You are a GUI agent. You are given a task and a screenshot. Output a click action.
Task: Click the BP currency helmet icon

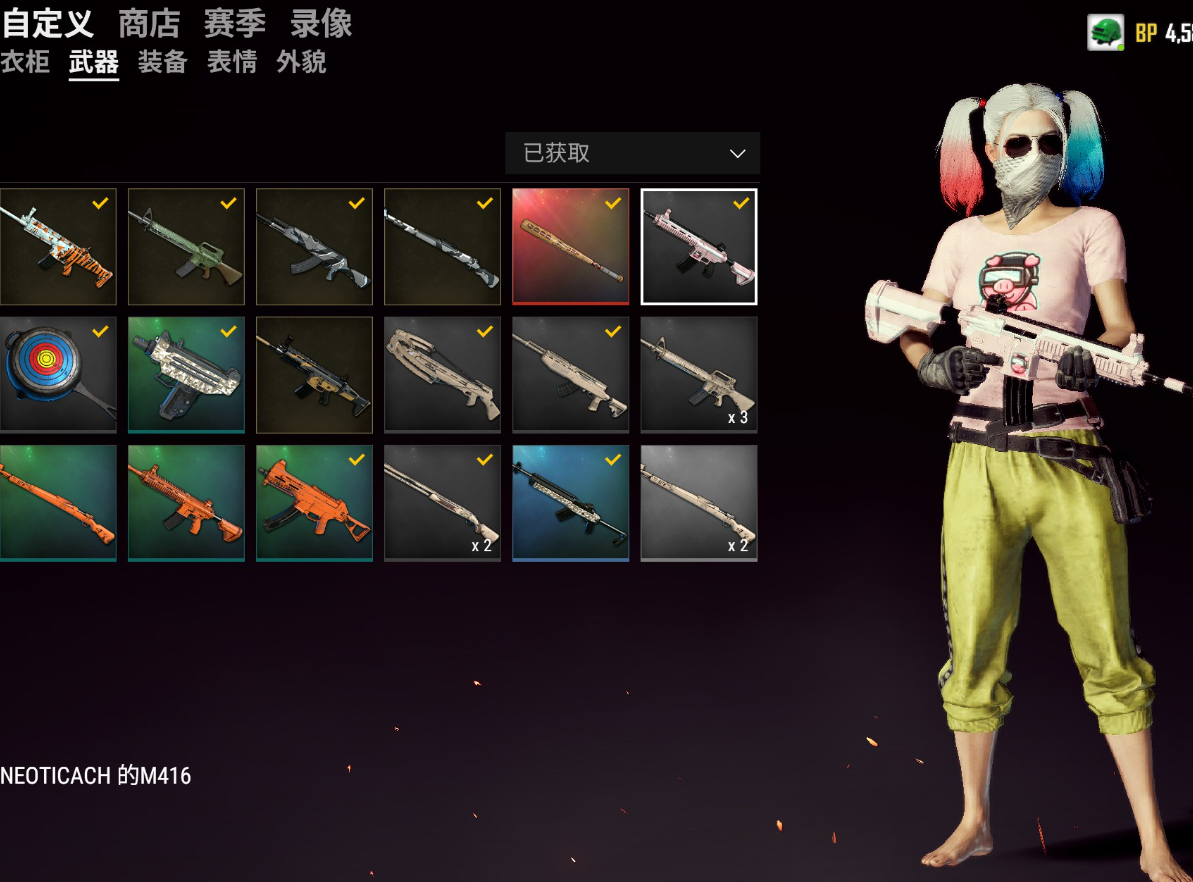click(x=1105, y=32)
